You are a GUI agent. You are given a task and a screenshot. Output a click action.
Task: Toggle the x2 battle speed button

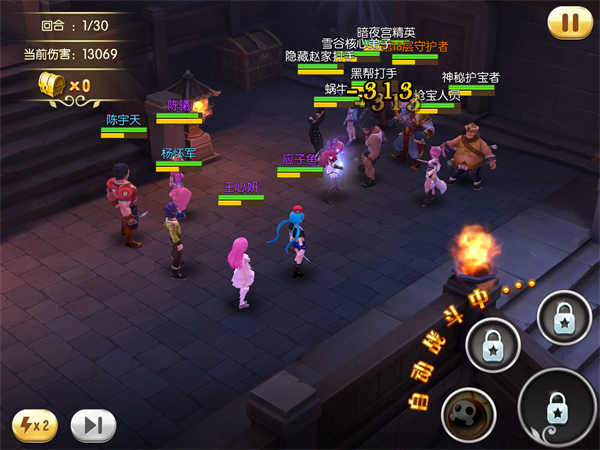pos(35,425)
